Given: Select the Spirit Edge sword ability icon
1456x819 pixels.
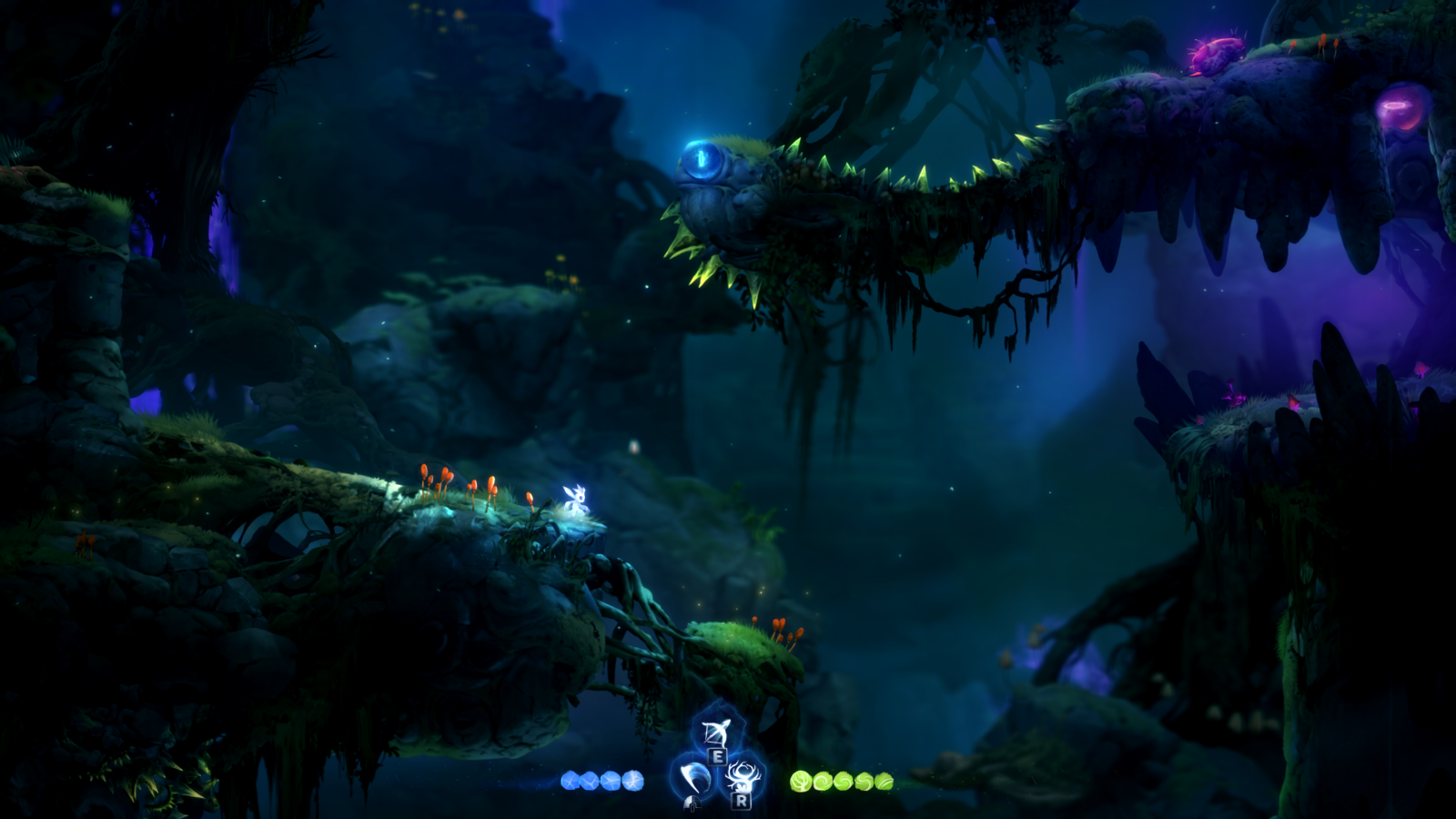Looking at the screenshot, I should 694,776.
